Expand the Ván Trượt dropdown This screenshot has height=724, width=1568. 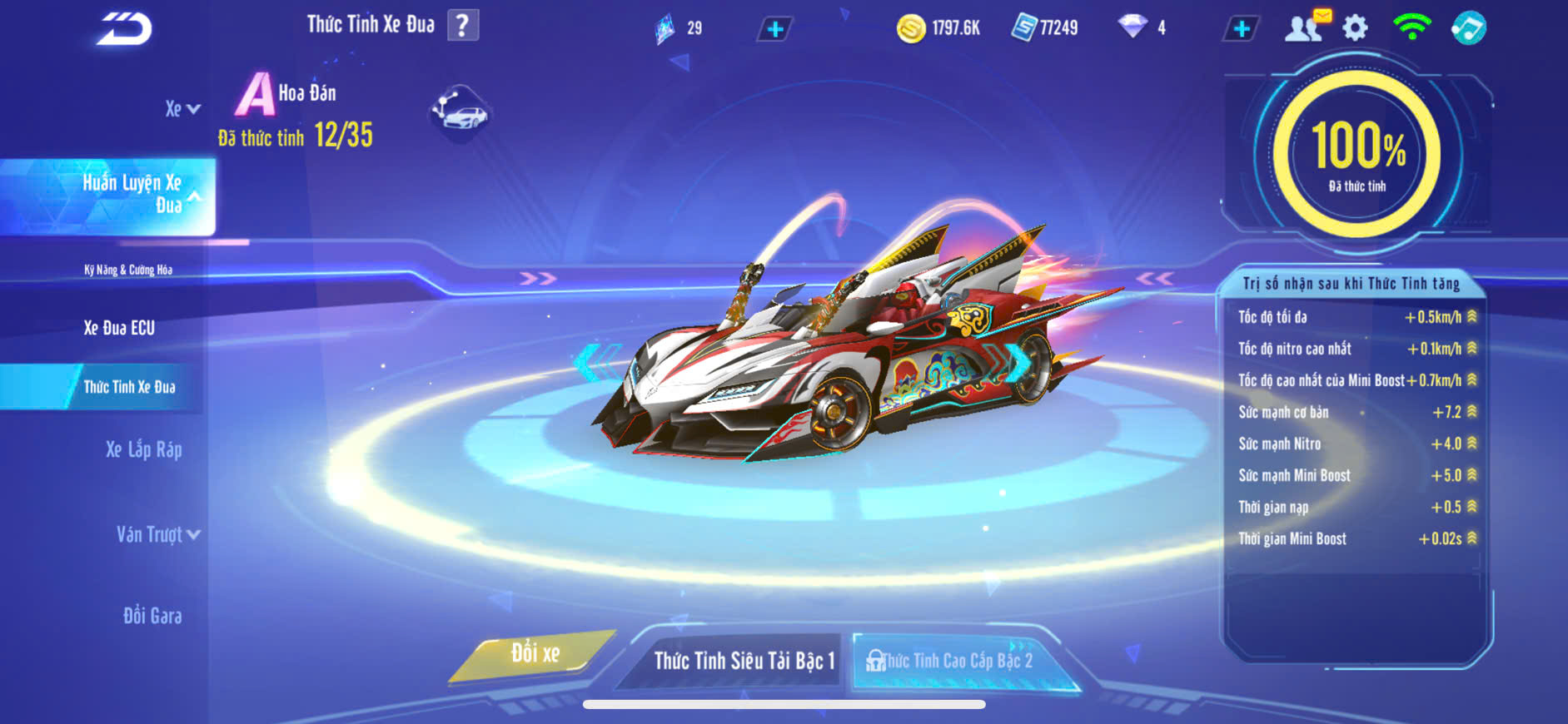157,534
